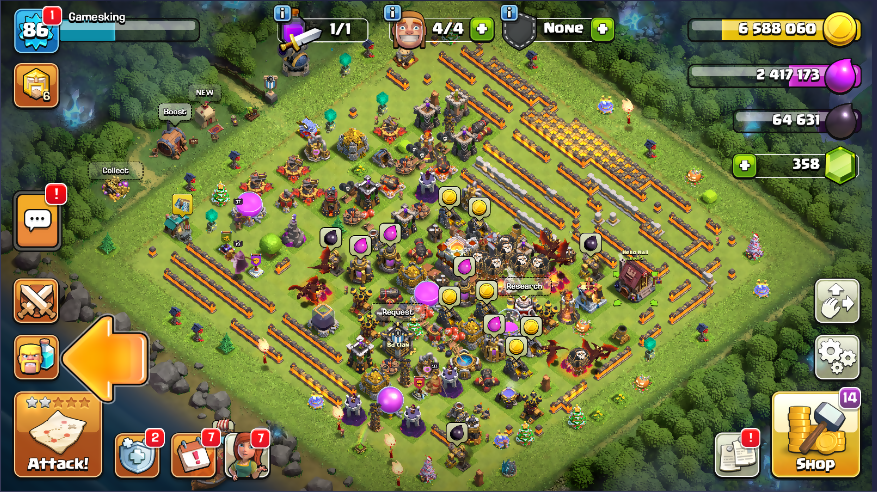Open the army training barbarian button

coord(35,357)
